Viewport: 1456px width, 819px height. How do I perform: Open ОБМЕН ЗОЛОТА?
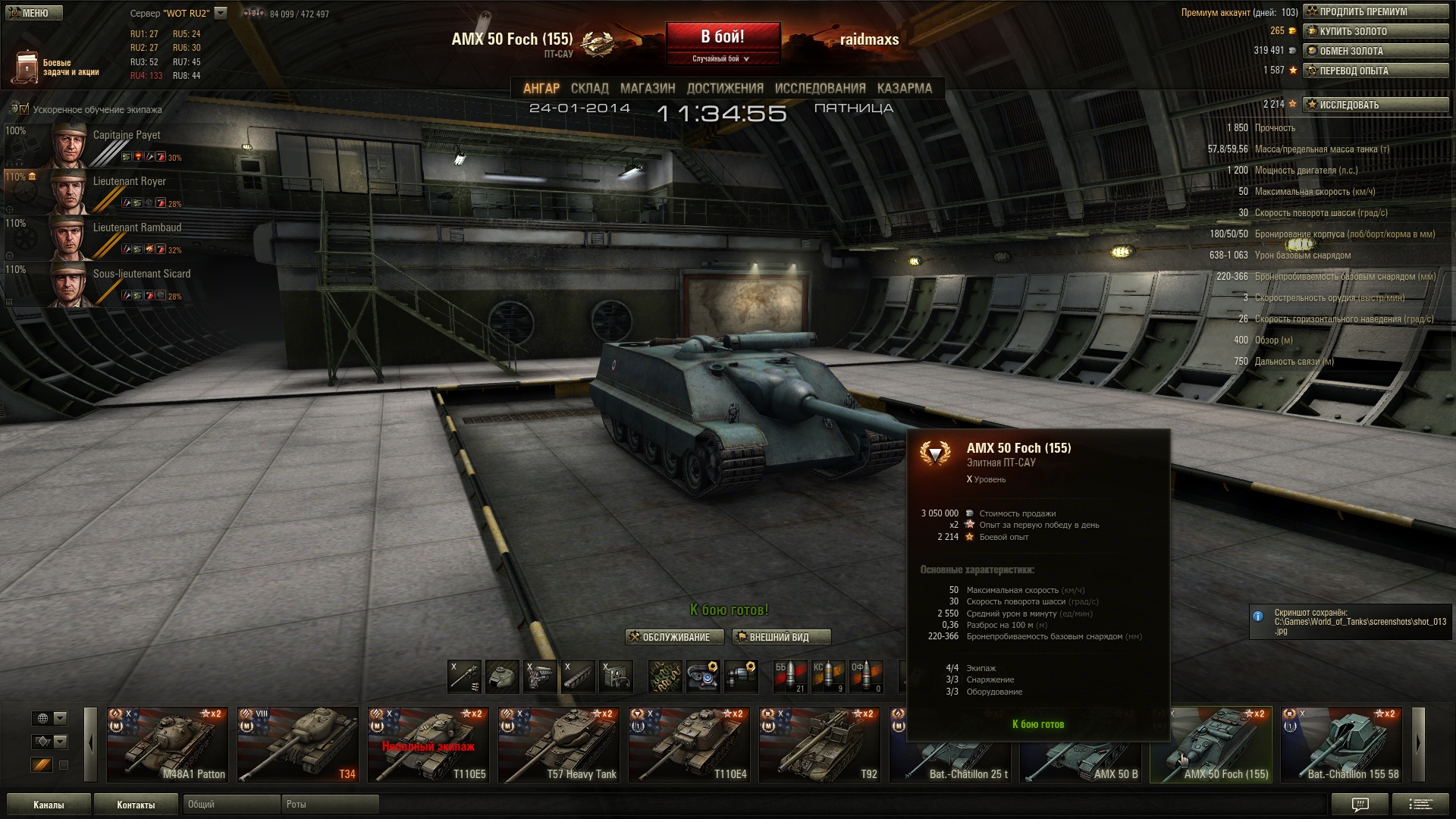(1375, 52)
